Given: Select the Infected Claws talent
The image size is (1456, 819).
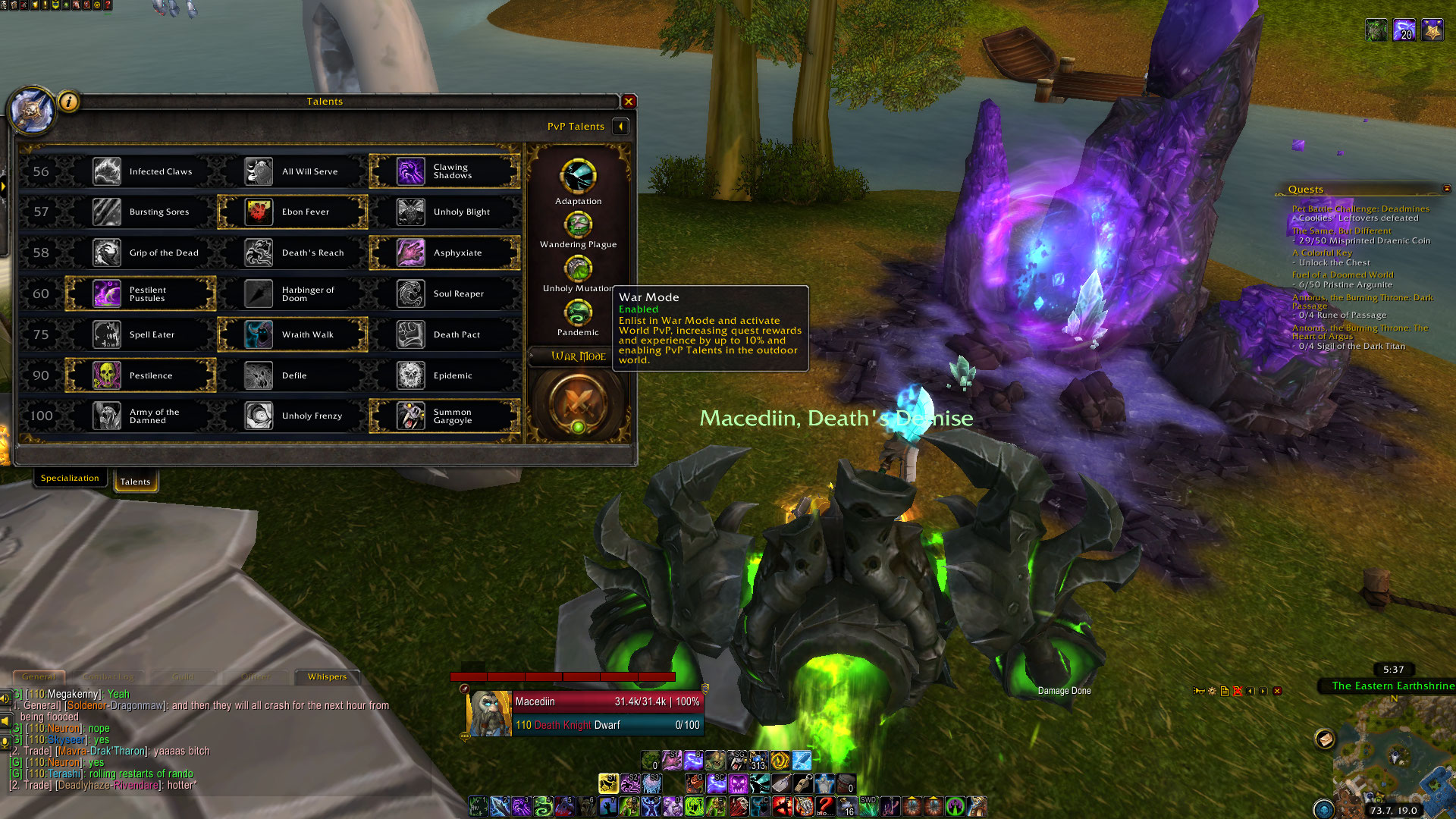Looking at the screenshot, I should click(x=142, y=171).
